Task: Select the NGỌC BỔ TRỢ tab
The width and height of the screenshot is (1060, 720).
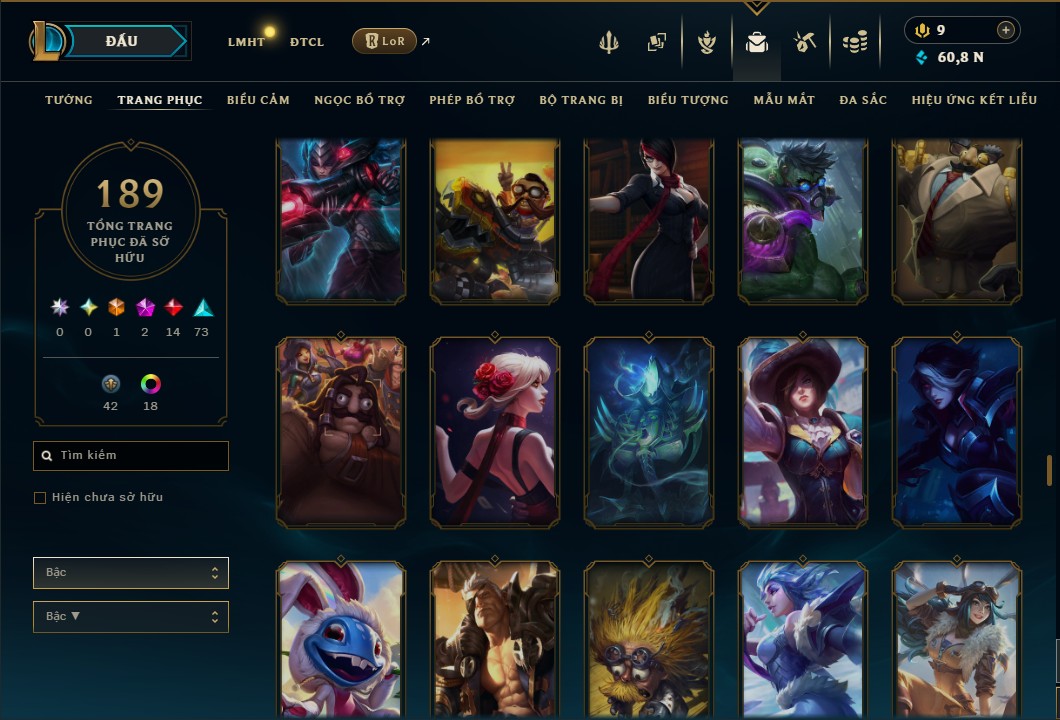Action: [x=359, y=100]
